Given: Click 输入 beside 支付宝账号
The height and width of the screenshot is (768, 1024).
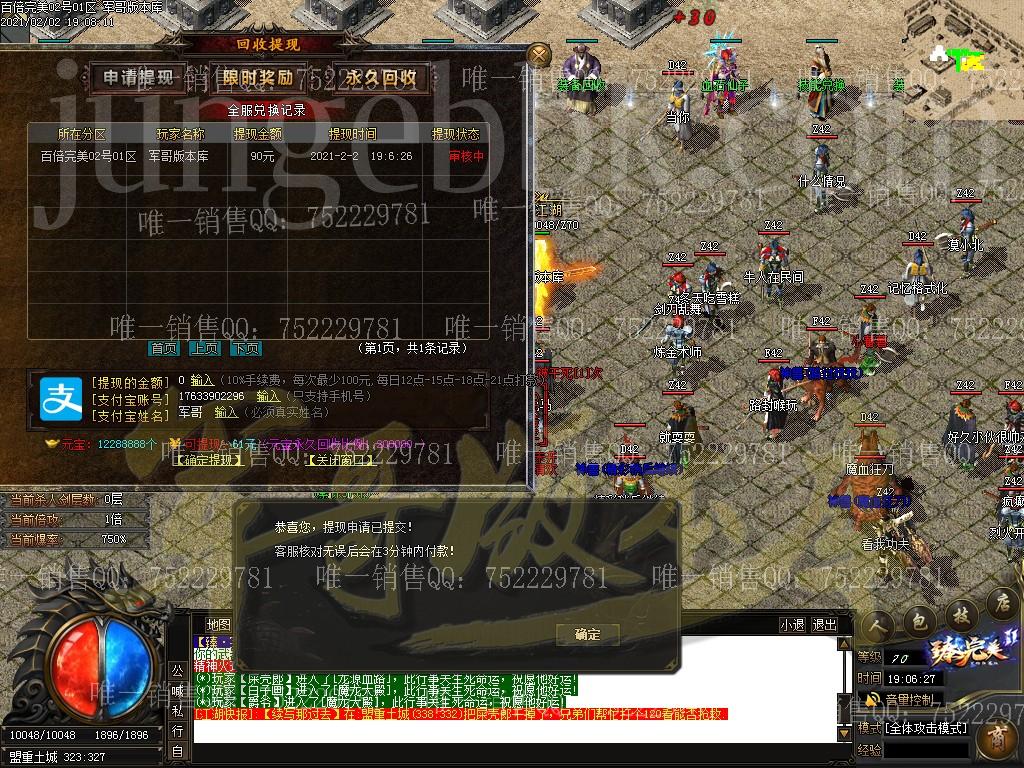Looking at the screenshot, I should point(268,396).
